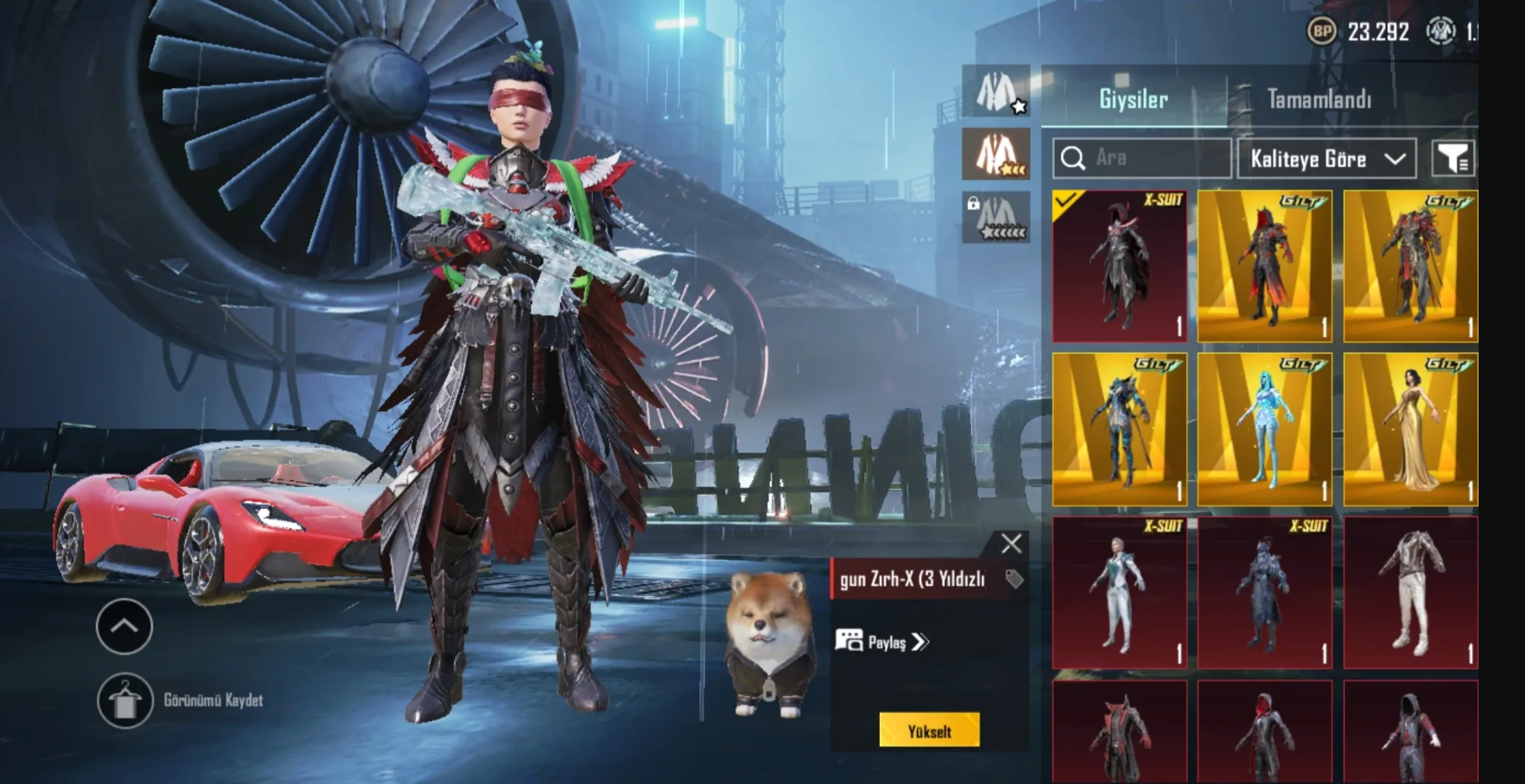Select the white and teal X-Suit
The image size is (1525, 784).
[x=1120, y=592]
